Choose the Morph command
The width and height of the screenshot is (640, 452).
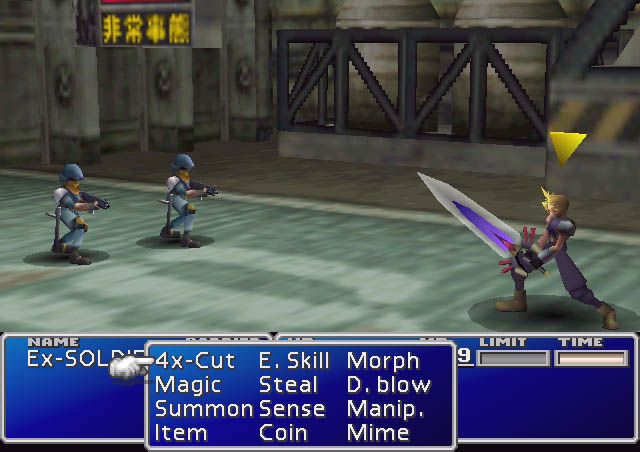pos(383,361)
